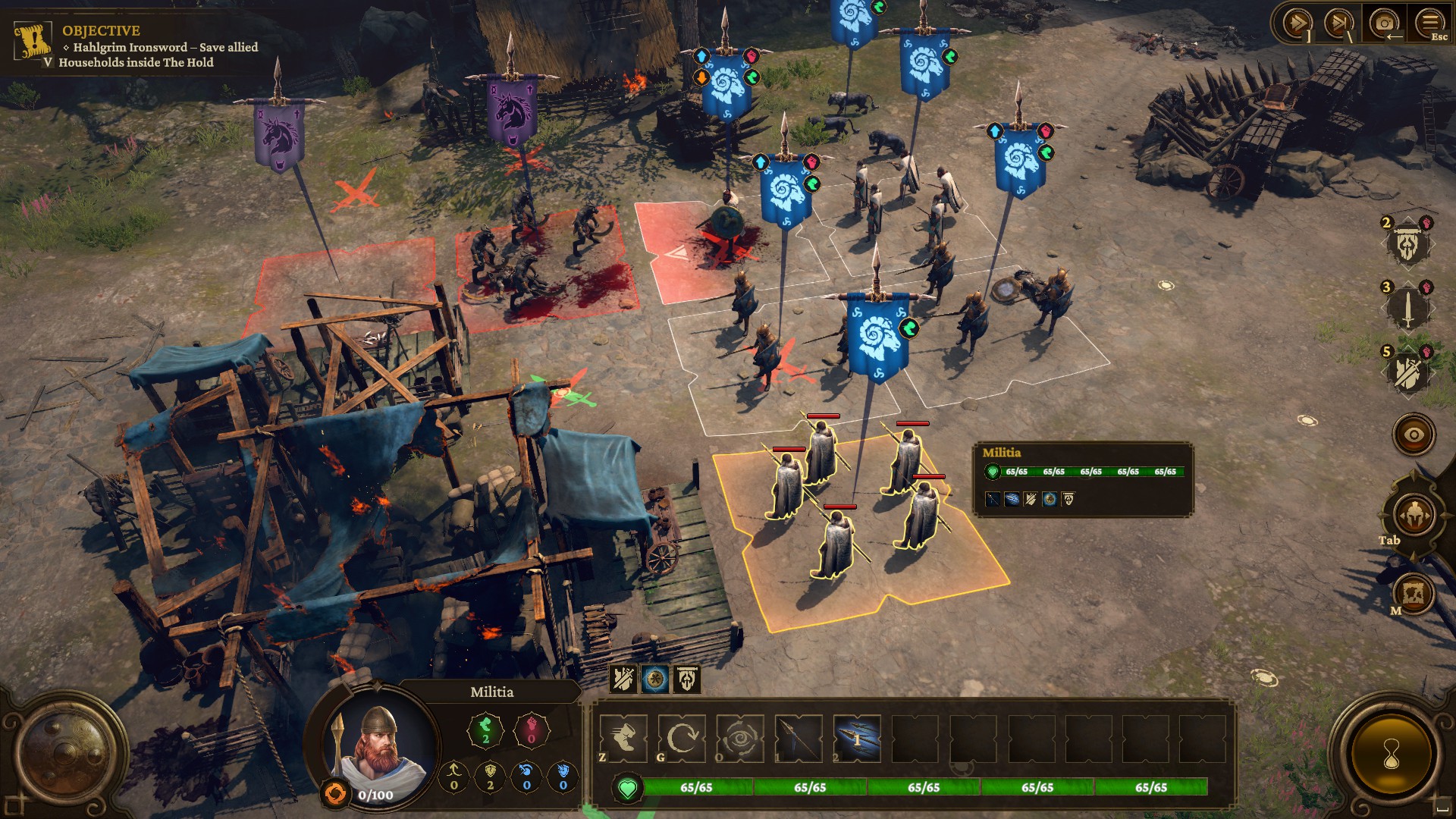This screenshot has height=819, width=1456.
Task: Select the sword ability numbered 3
Action: tap(1407, 309)
